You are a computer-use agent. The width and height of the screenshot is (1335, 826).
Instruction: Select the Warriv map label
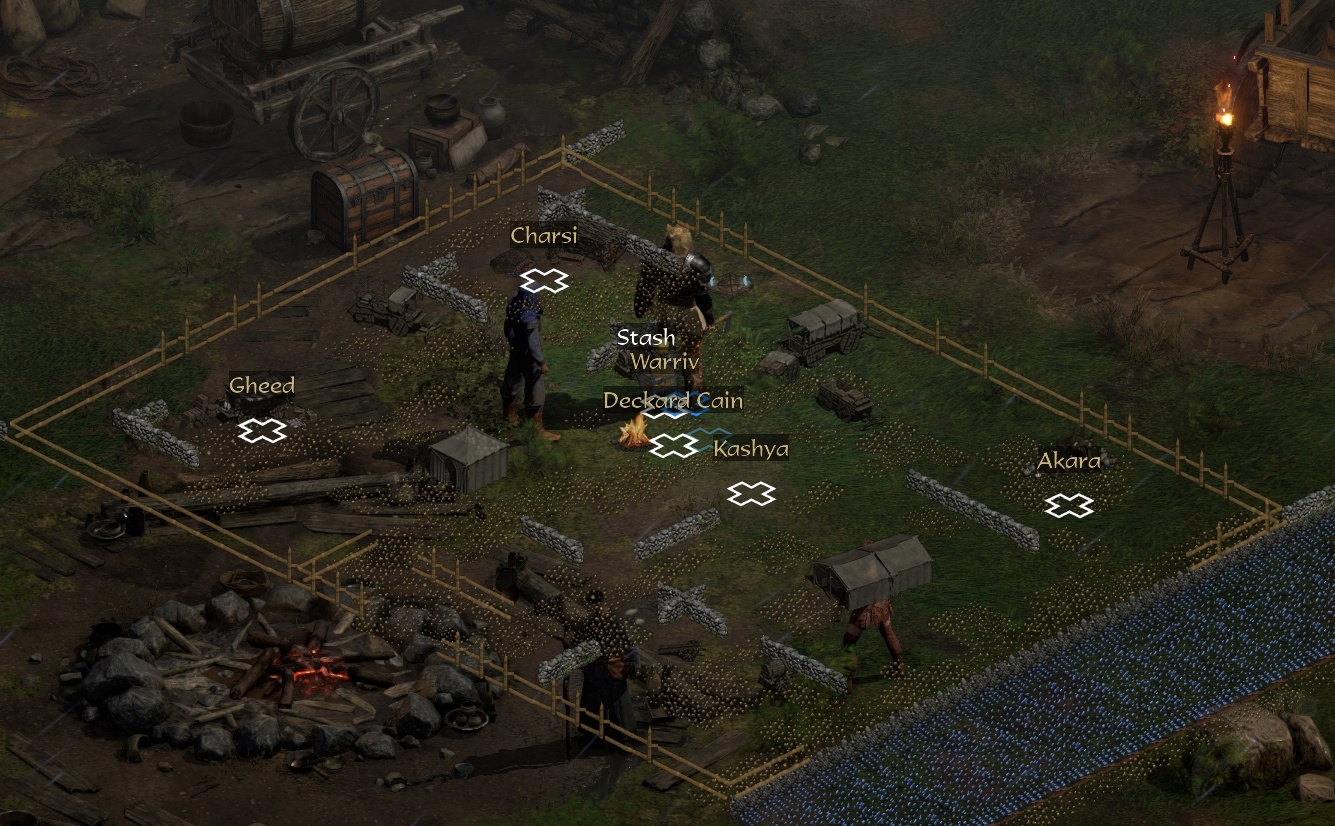(x=665, y=362)
